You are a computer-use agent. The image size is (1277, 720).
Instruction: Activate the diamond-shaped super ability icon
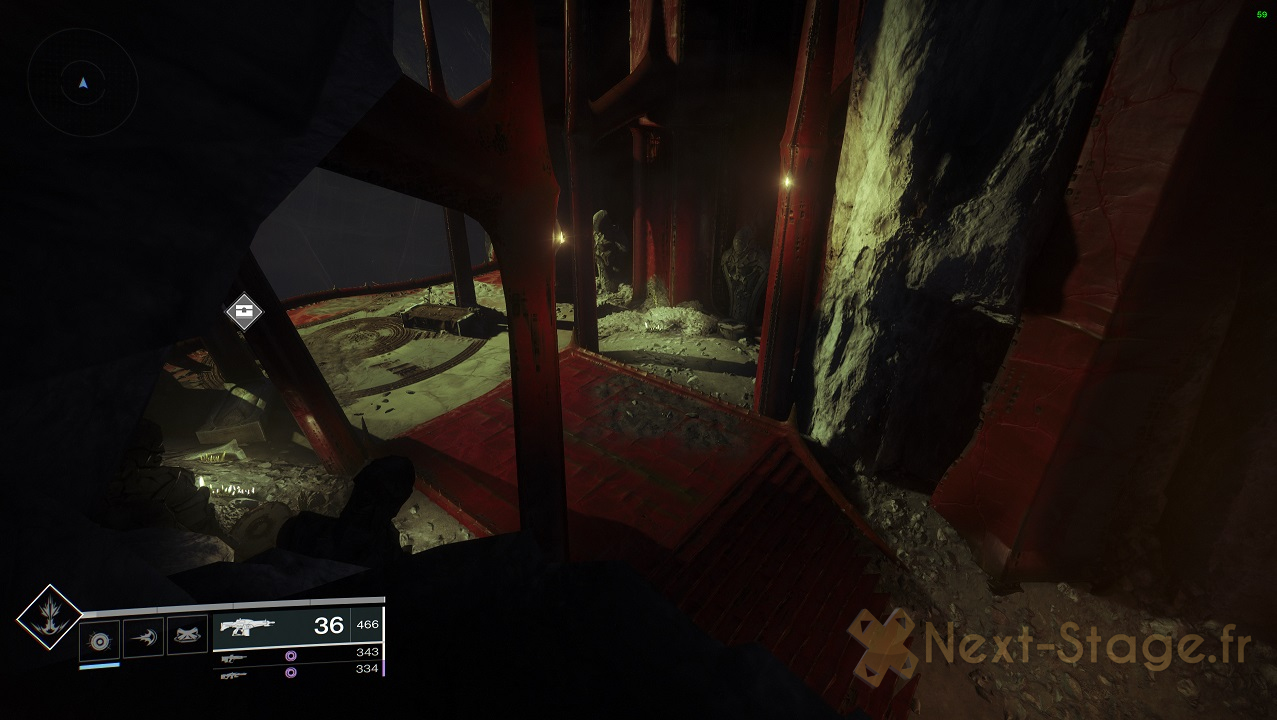click(49, 617)
